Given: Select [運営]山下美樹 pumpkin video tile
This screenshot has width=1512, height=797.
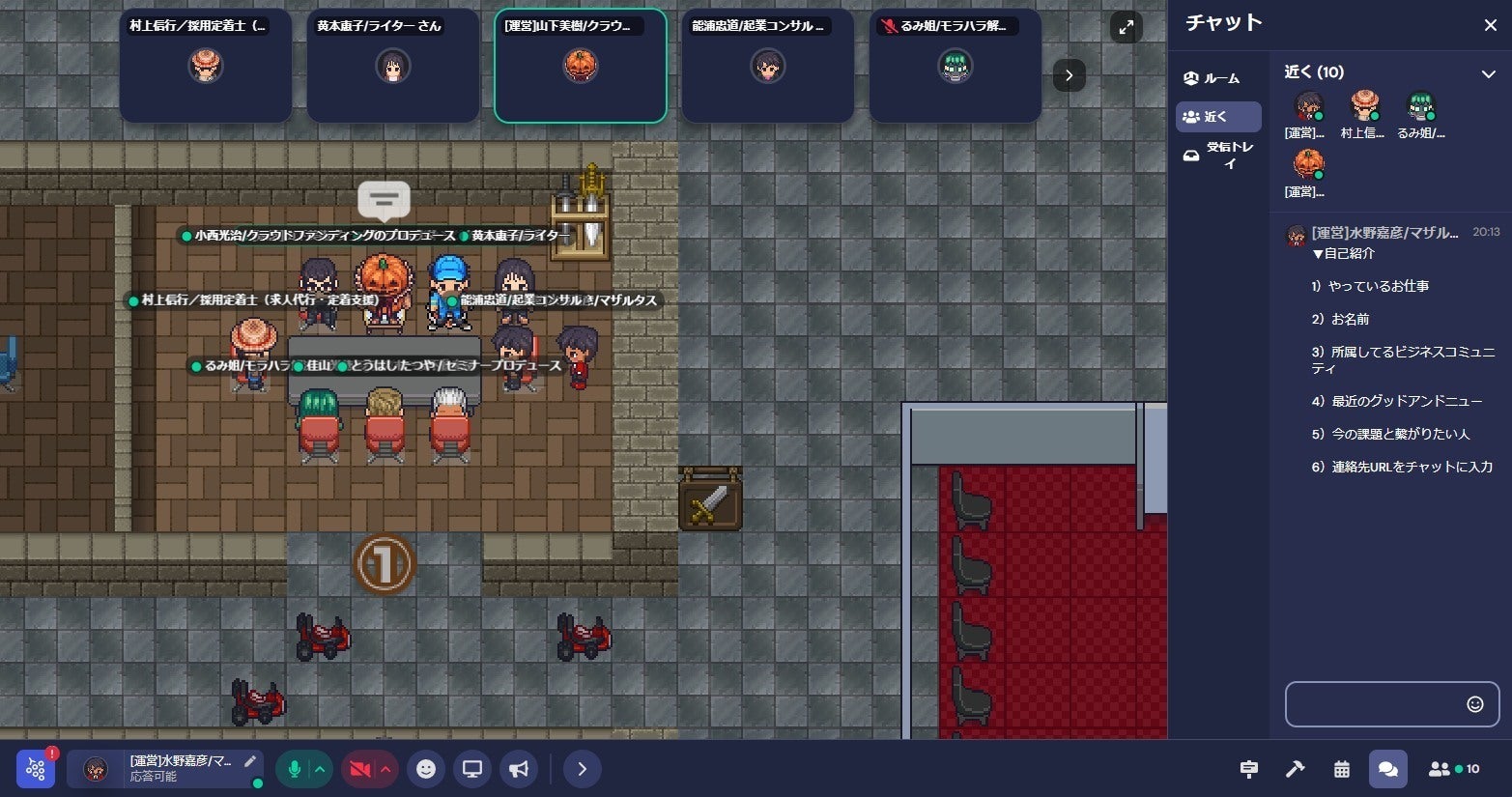Looking at the screenshot, I should click(580, 66).
